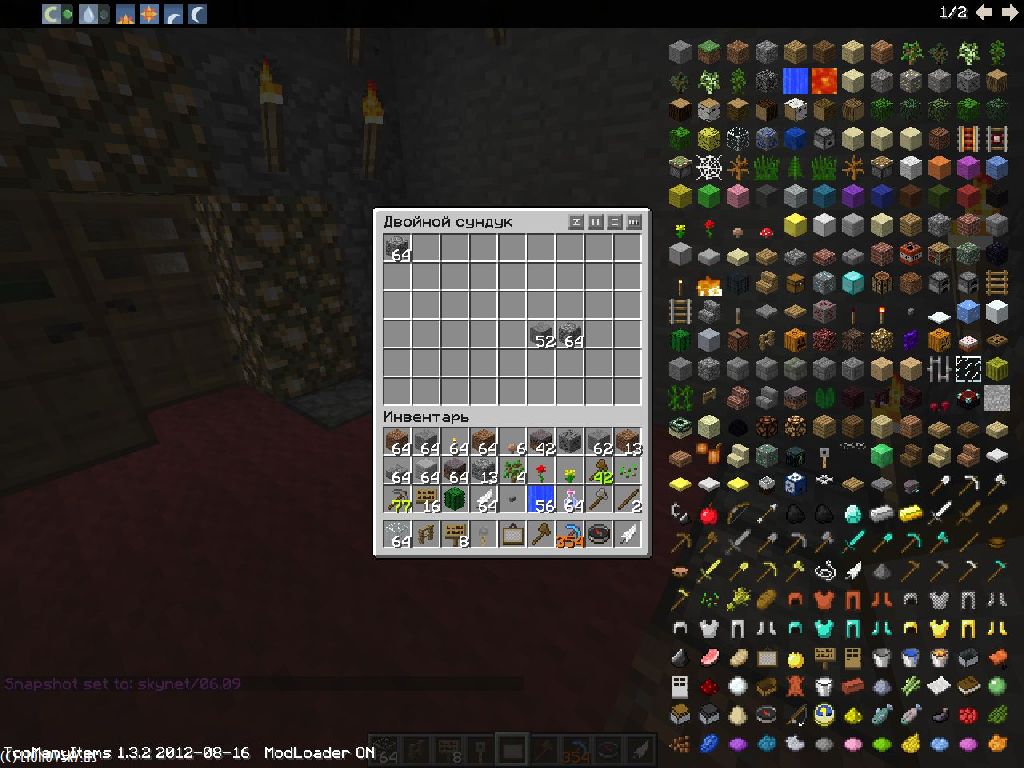Select the cactus block in inventory
Viewport: 1024px width, 768px height.
pos(456,500)
